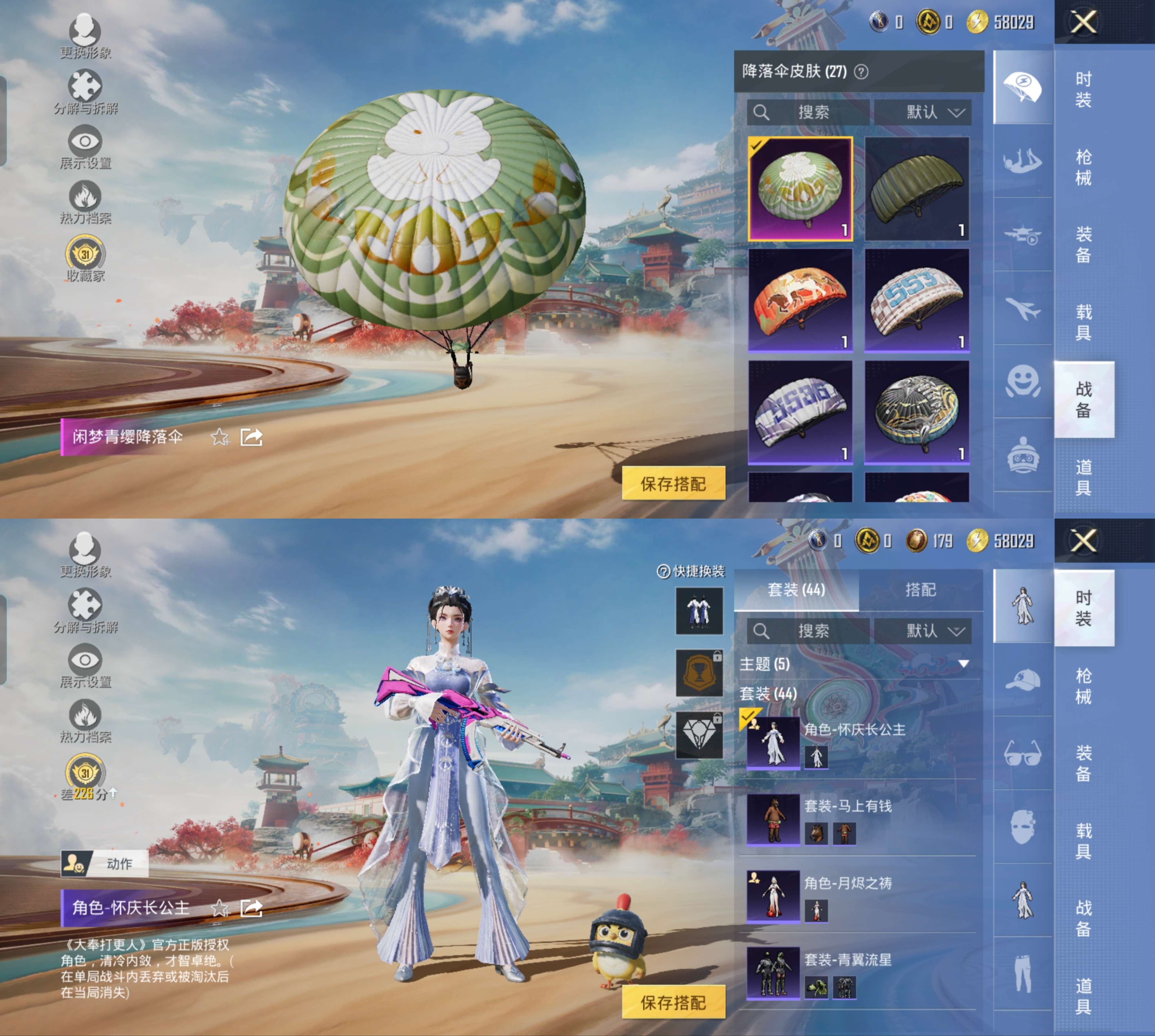Open the pants clothing category
1155x1036 pixels.
(x=1023, y=974)
